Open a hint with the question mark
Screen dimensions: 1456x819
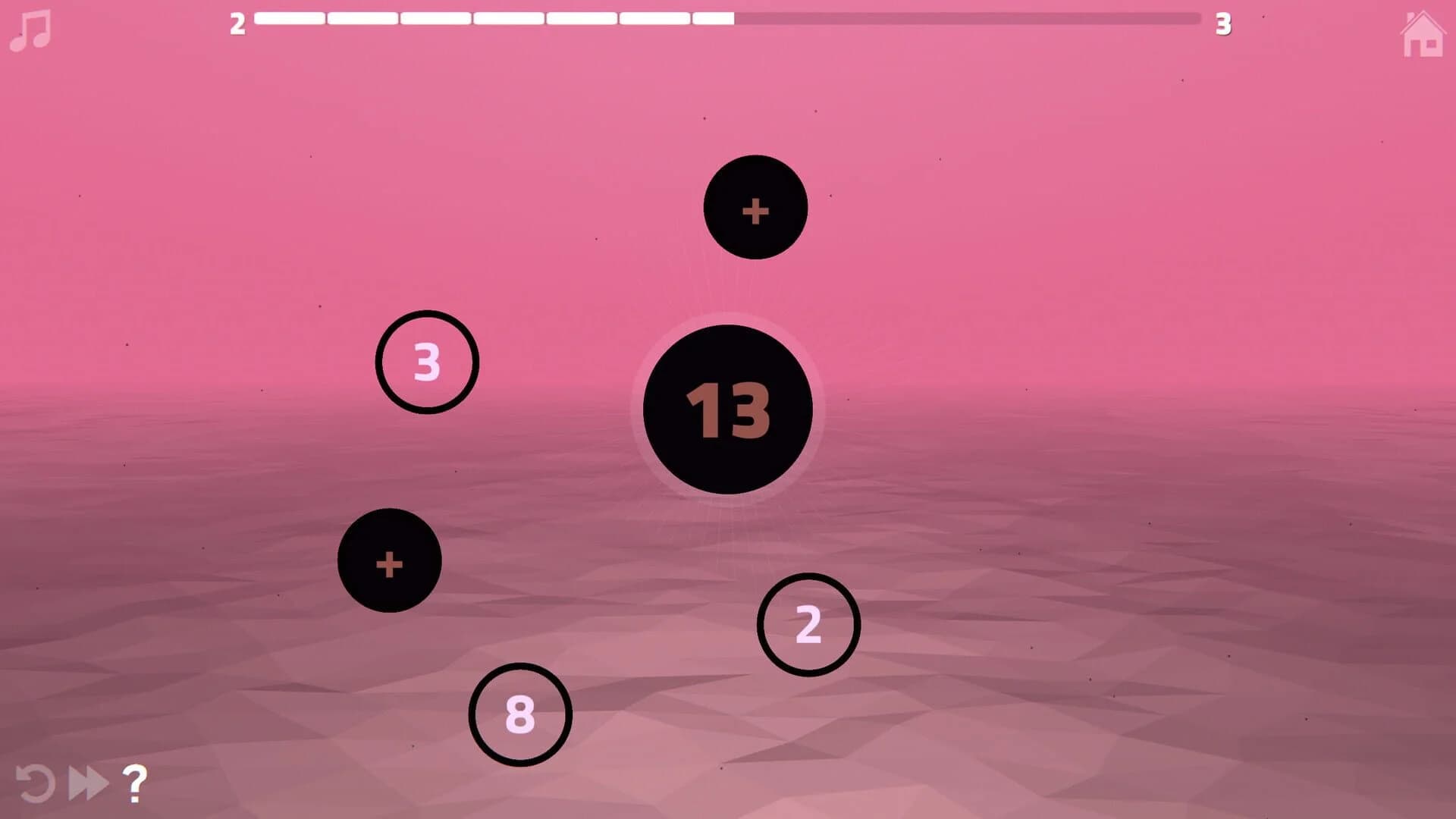(x=134, y=784)
